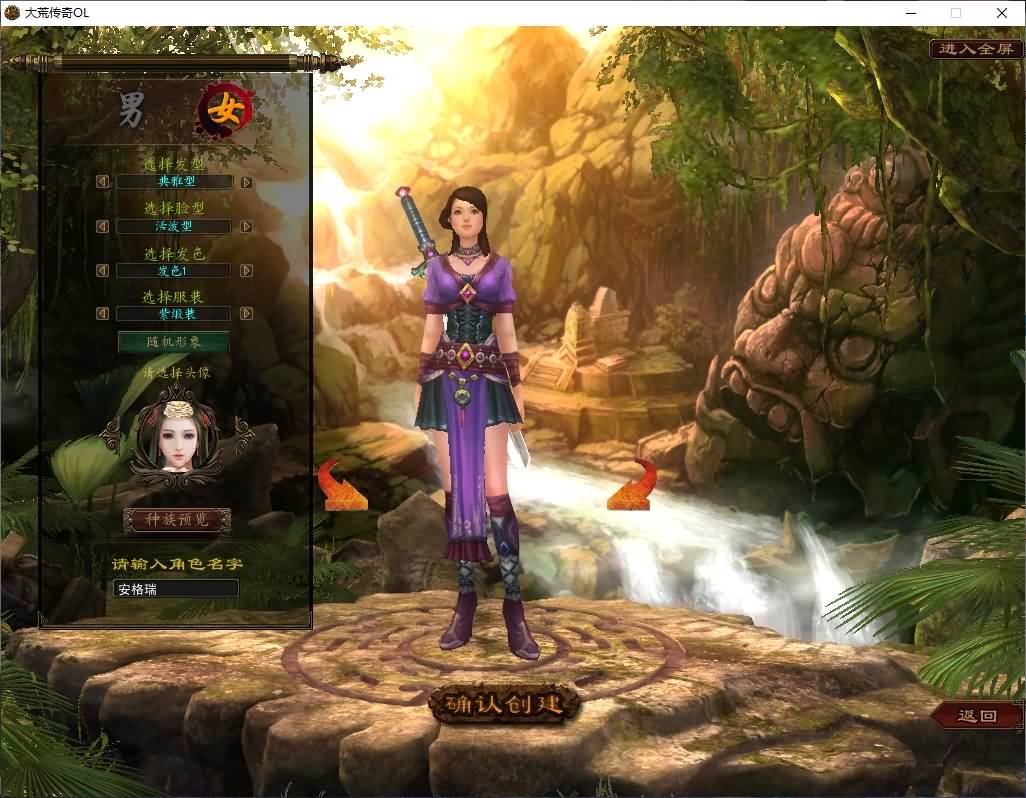Open the 种族预览 race preview
1026x798 pixels.
177,520
